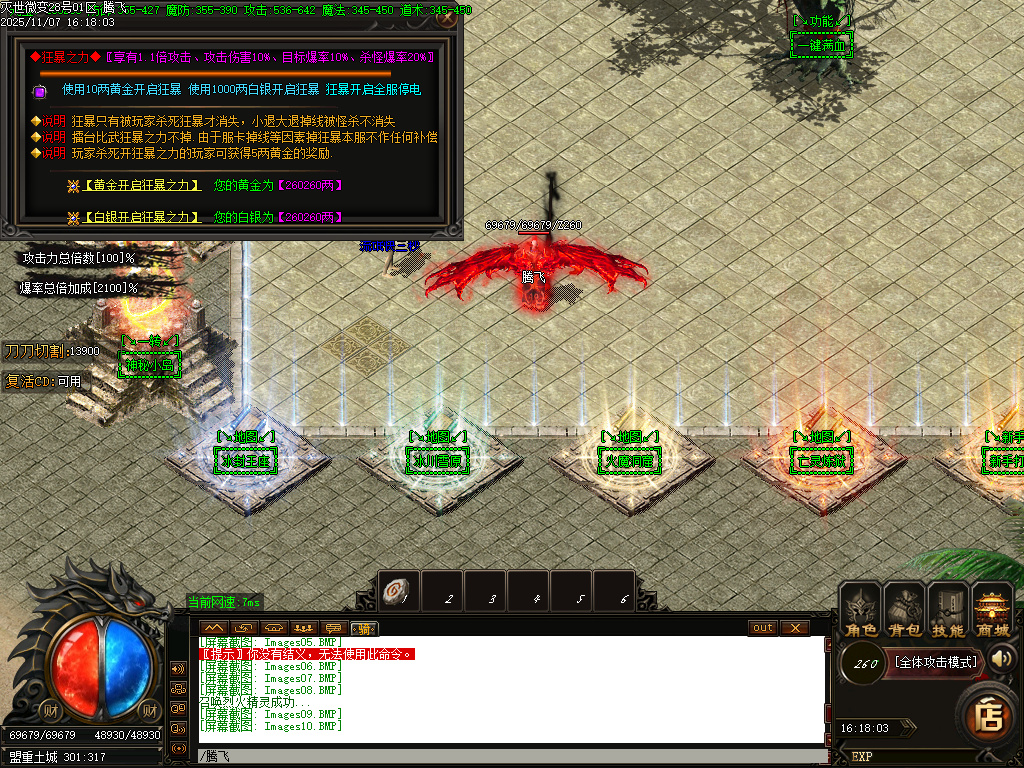Image resolution: width=1024 pixels, height=768 pixels.
Task: Toggle the 全体攻击模式 attack mode
Action: [x=935, y=662]
